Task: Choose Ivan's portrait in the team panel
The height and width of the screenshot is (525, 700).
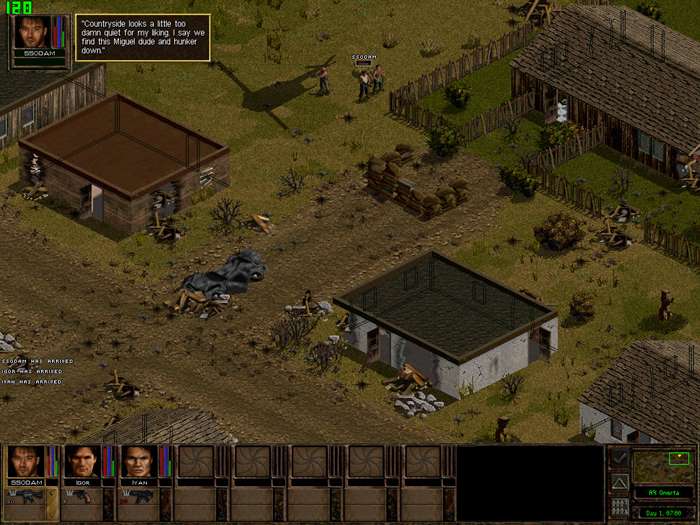Action: pos(138,461)
